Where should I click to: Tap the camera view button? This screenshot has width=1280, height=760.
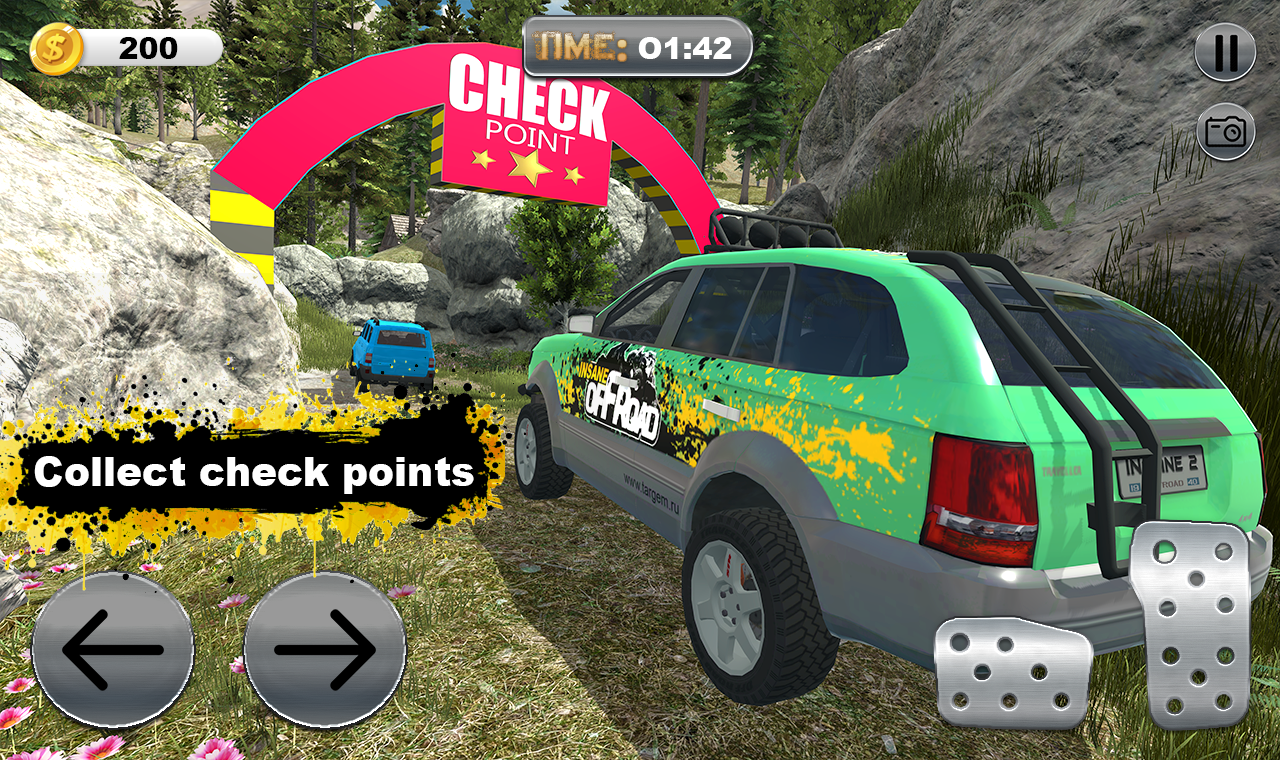click(1225, 131)
